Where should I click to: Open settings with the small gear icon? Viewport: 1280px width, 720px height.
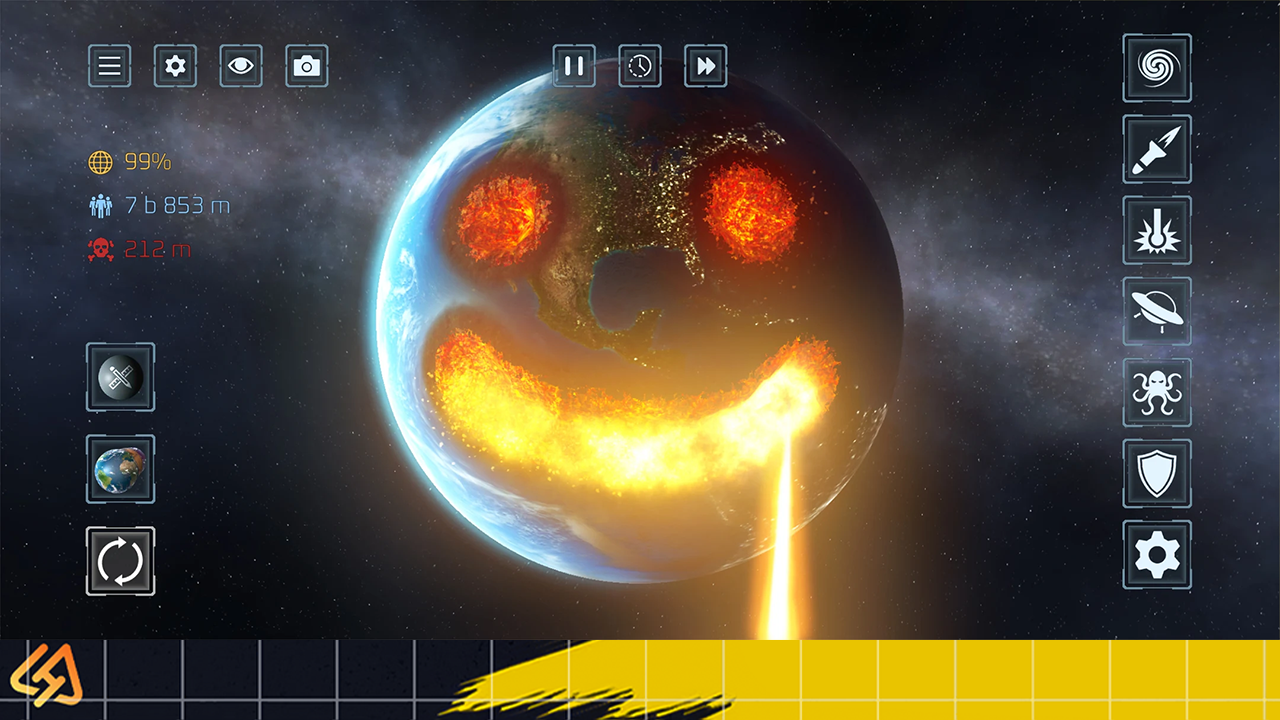[x=175, y=66]
